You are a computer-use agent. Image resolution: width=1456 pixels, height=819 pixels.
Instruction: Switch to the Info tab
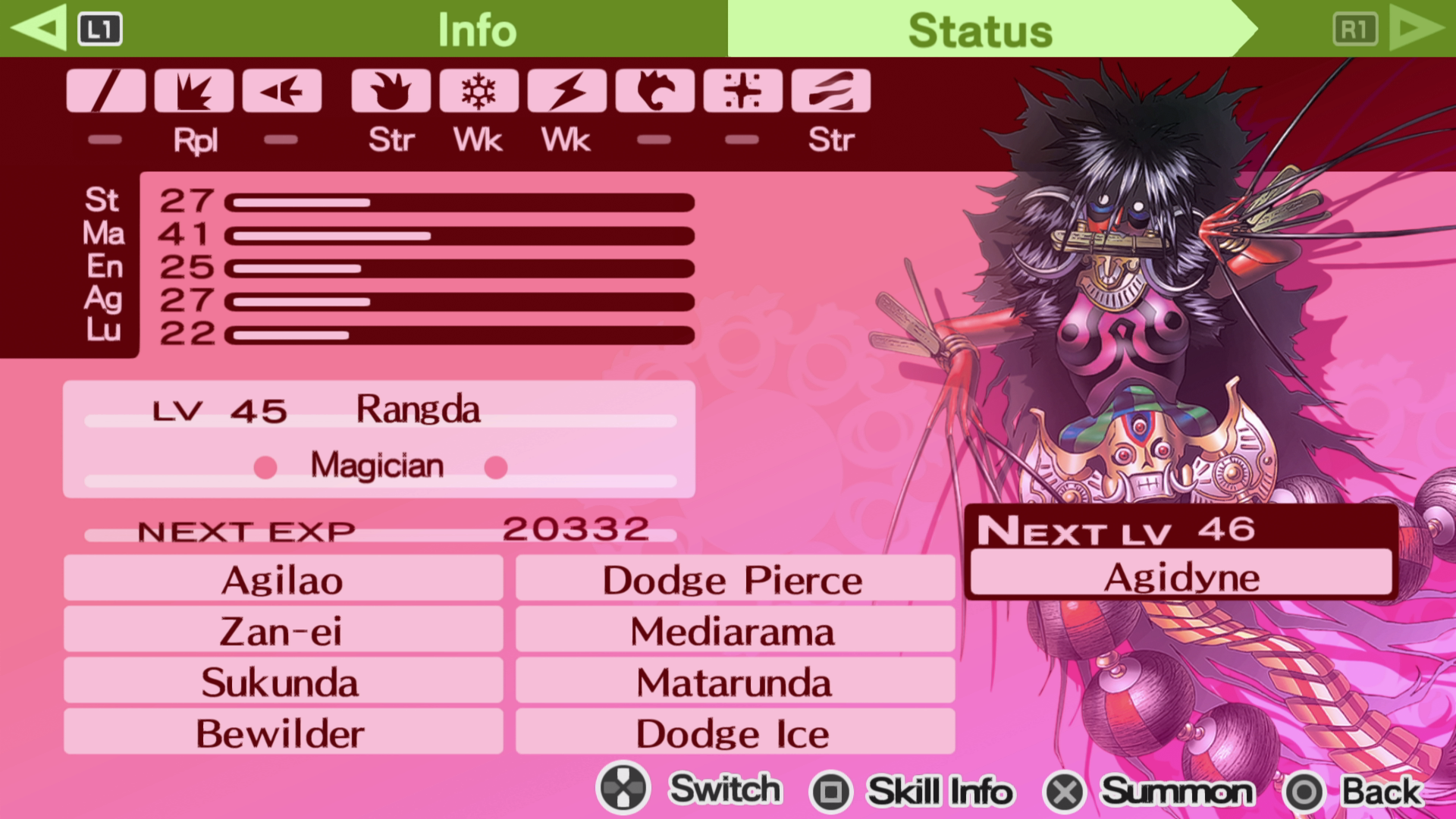476,29
